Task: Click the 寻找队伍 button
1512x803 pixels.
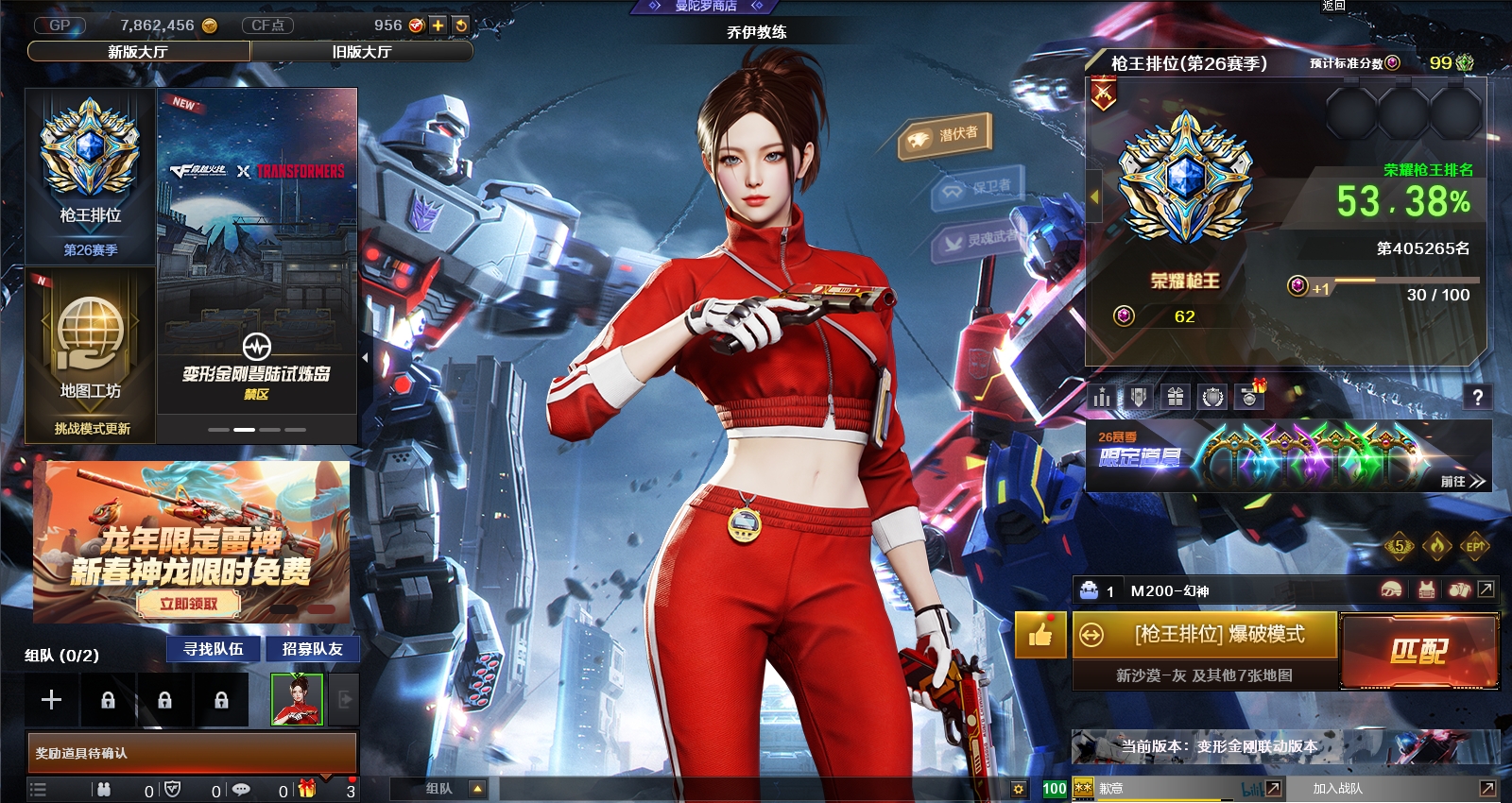Action: [x=214, y=649]
